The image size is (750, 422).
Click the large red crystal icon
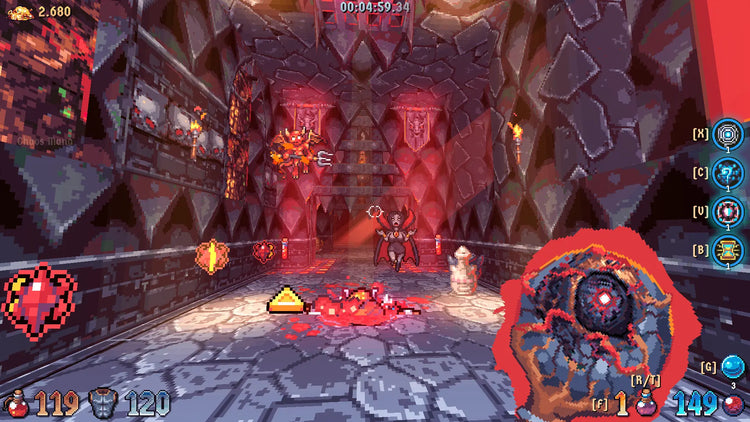pyautogui.click(x=40, y=301)
